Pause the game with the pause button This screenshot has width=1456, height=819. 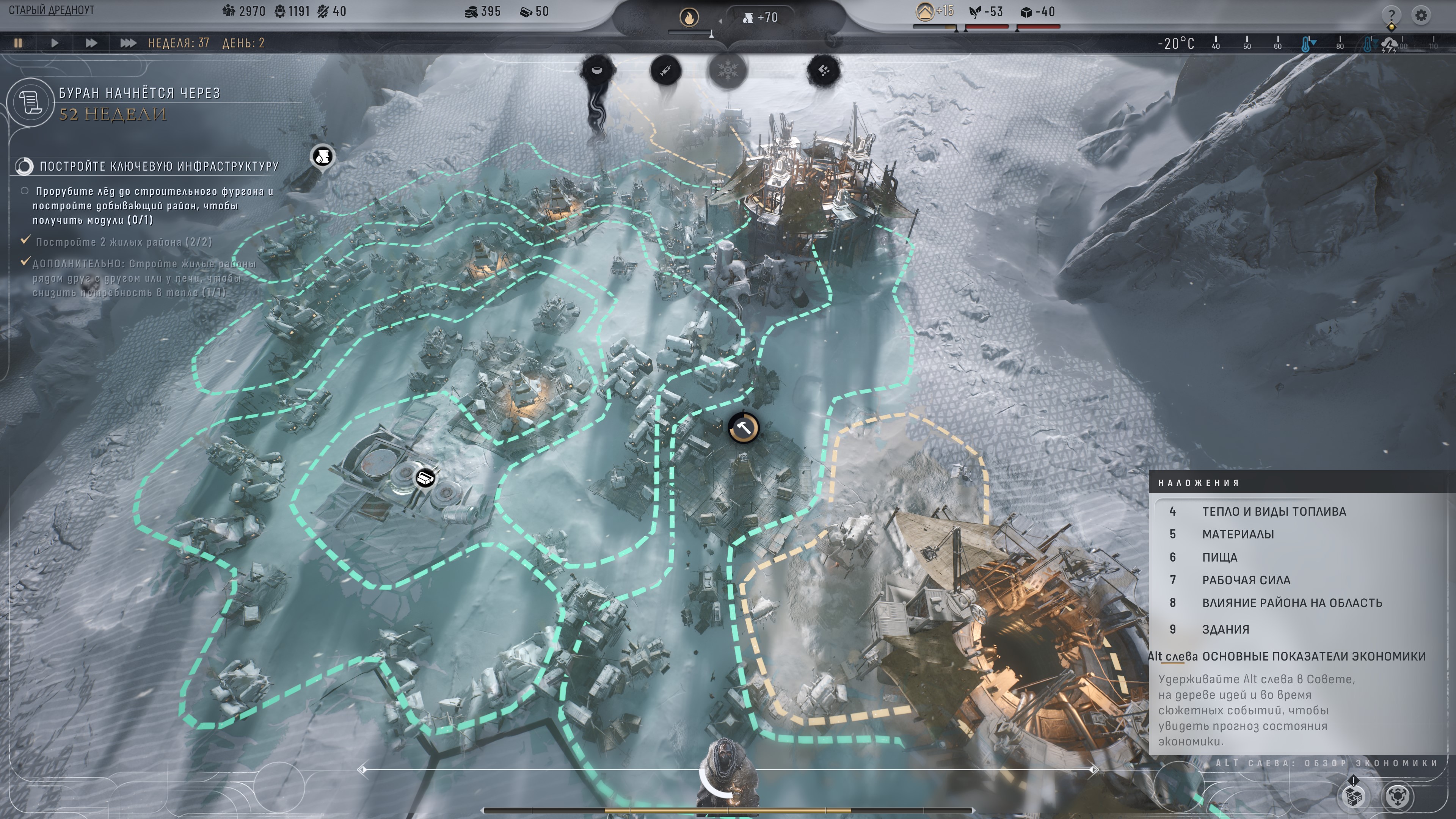18,43
